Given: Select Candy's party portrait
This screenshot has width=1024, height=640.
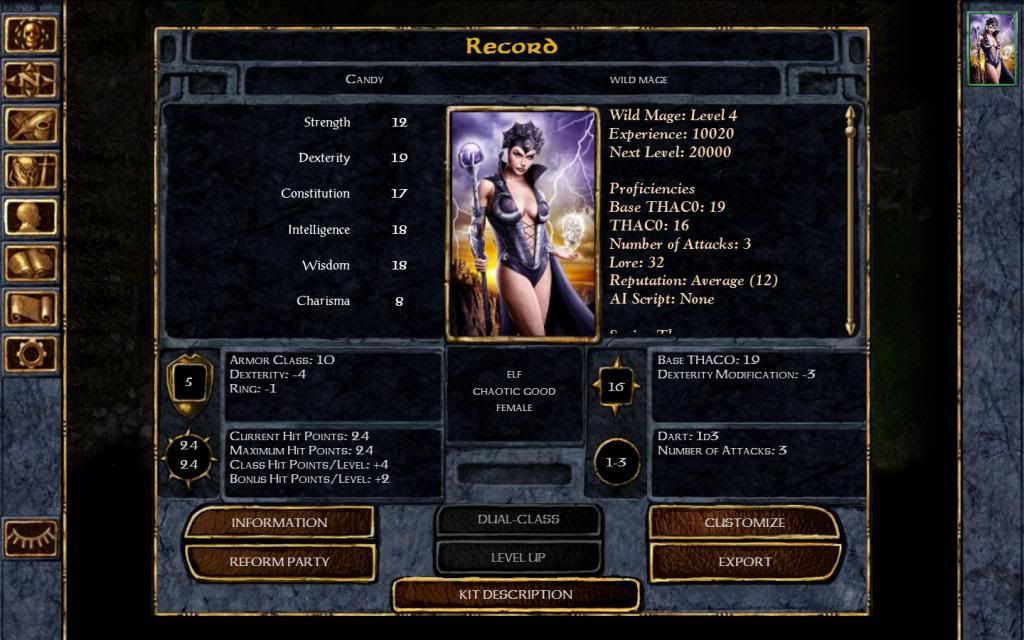Looking at the screenshot, I should (991, 49).
